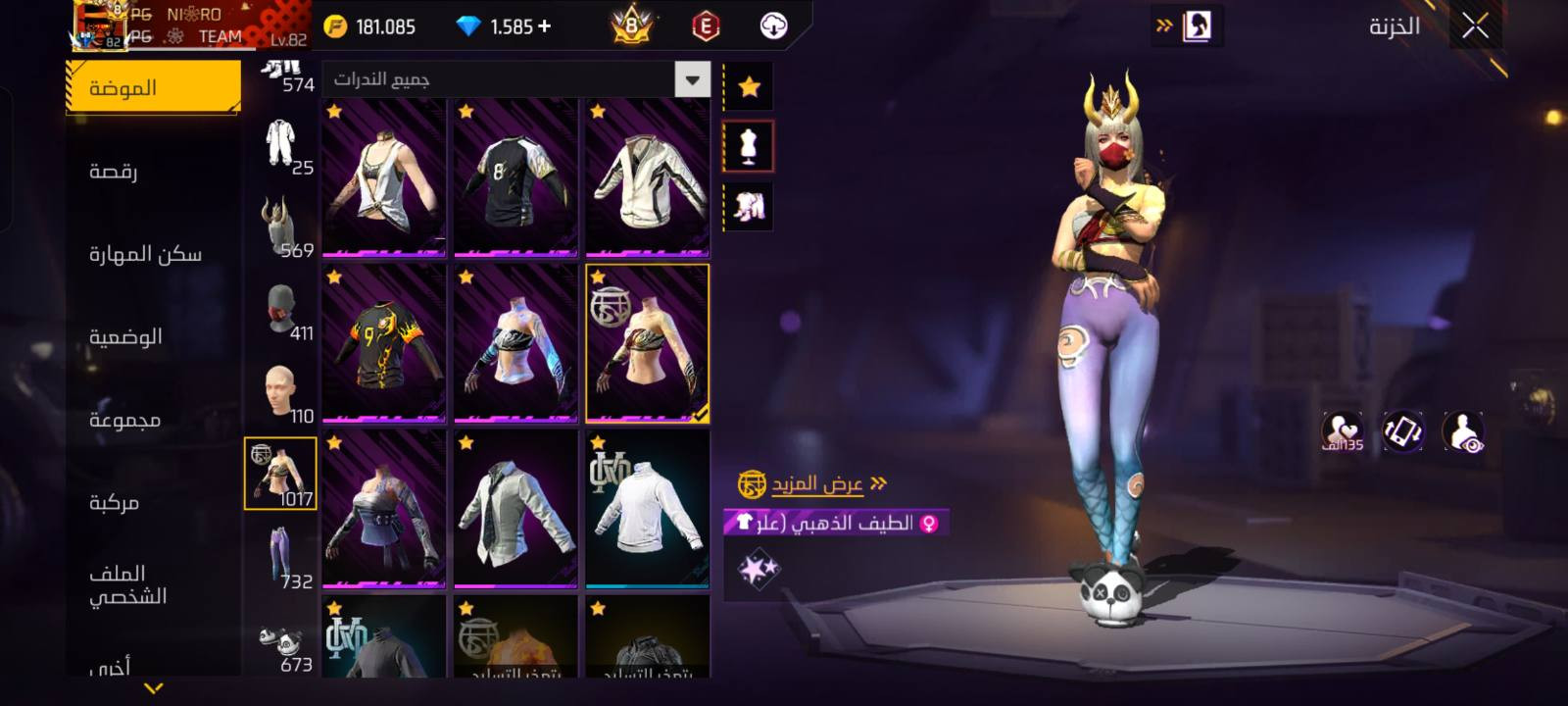Go to the مجموعة collection tab

tap(124, 420)
